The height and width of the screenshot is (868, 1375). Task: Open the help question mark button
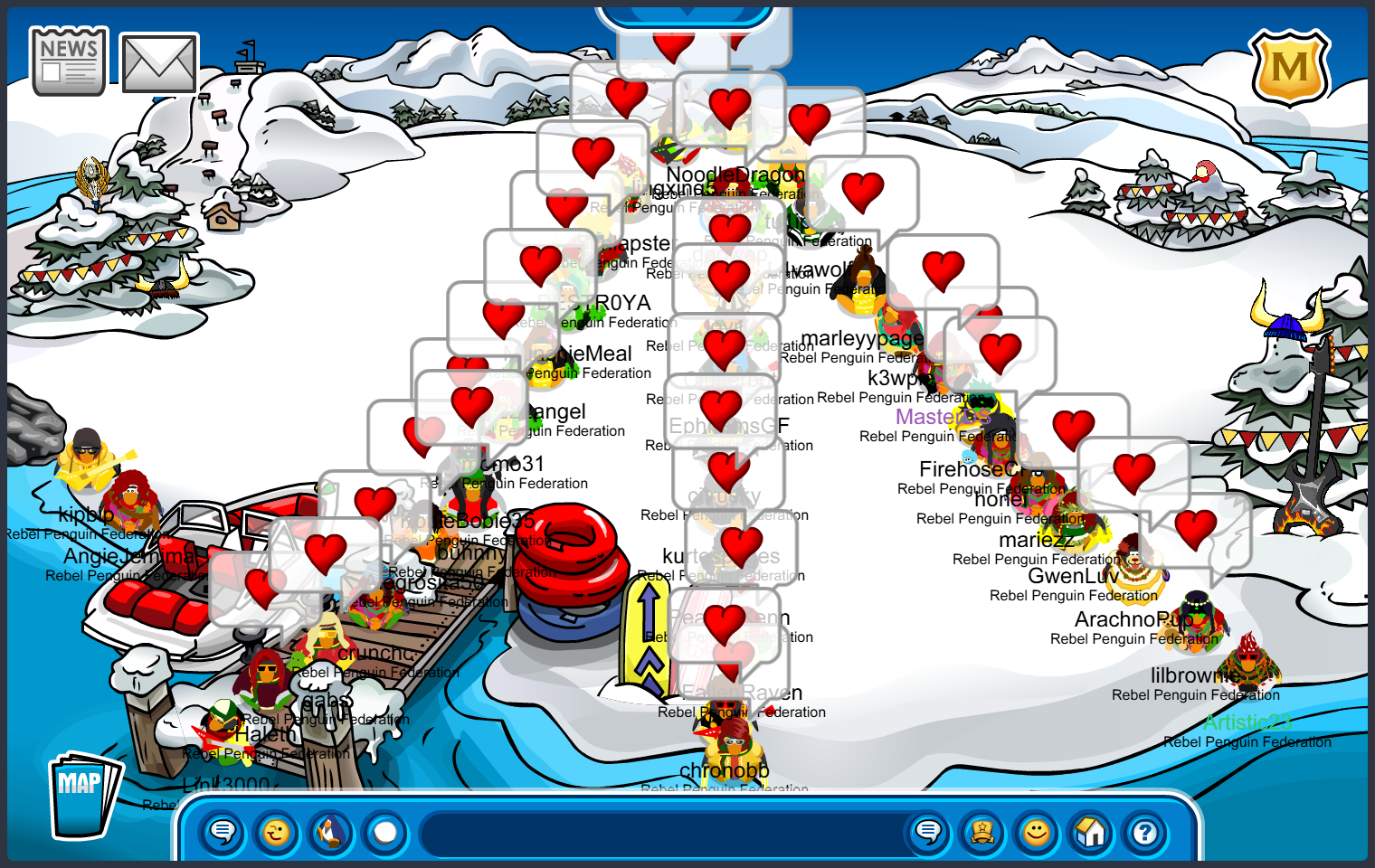[1145, 832]
